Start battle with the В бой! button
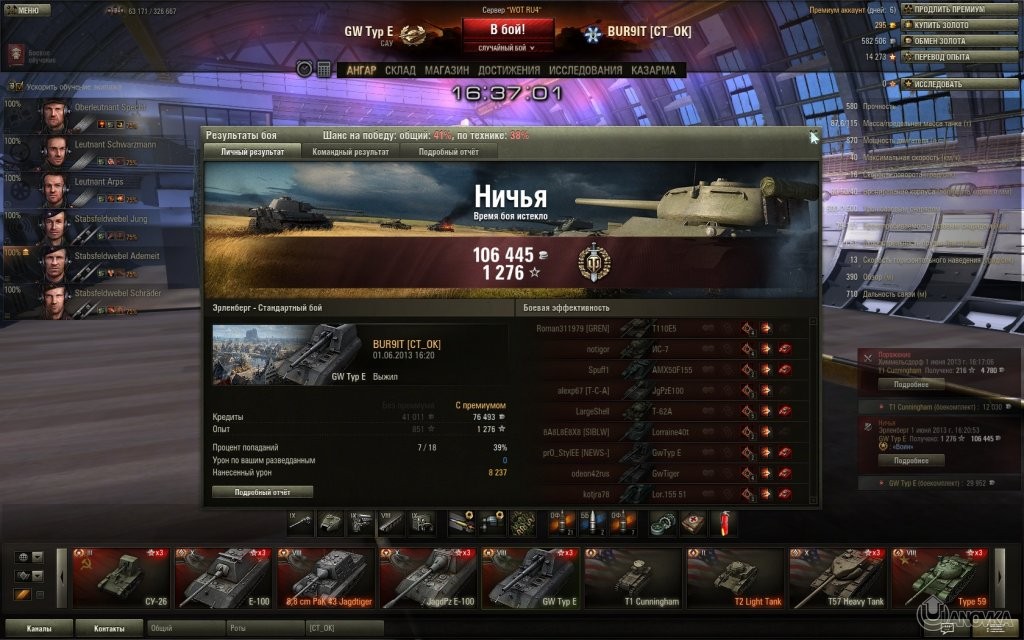Screen dimensions: 1024x640 (x=507, y=29)
